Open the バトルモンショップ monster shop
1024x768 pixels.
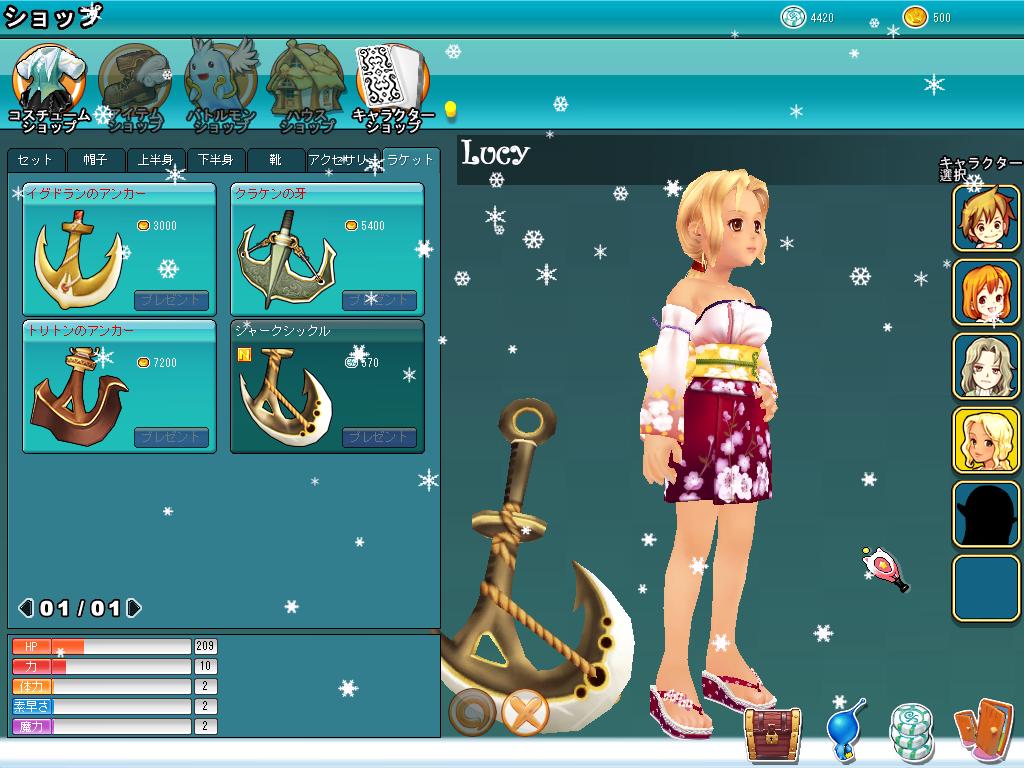pyautogui.click(x=221, y=86)
